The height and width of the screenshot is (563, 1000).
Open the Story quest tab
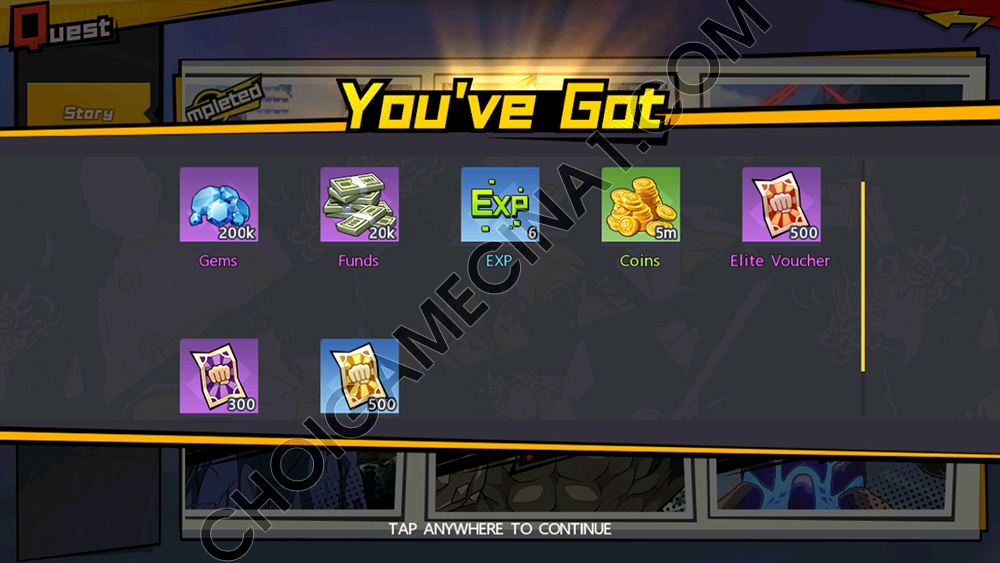tap(88, 113)
